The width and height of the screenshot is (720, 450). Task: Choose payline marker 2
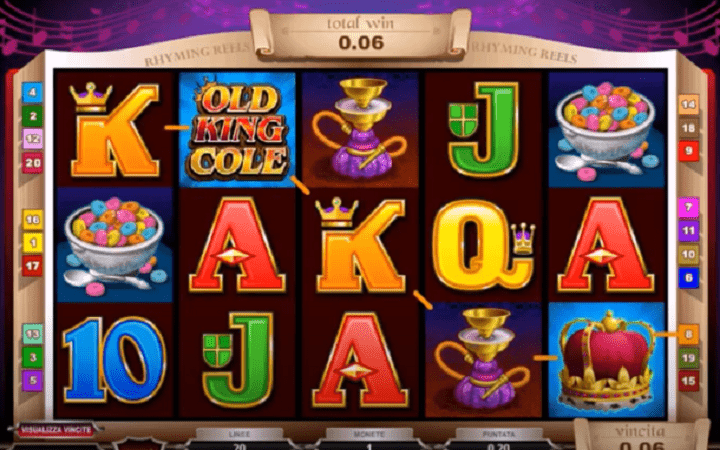click(33, 116)
